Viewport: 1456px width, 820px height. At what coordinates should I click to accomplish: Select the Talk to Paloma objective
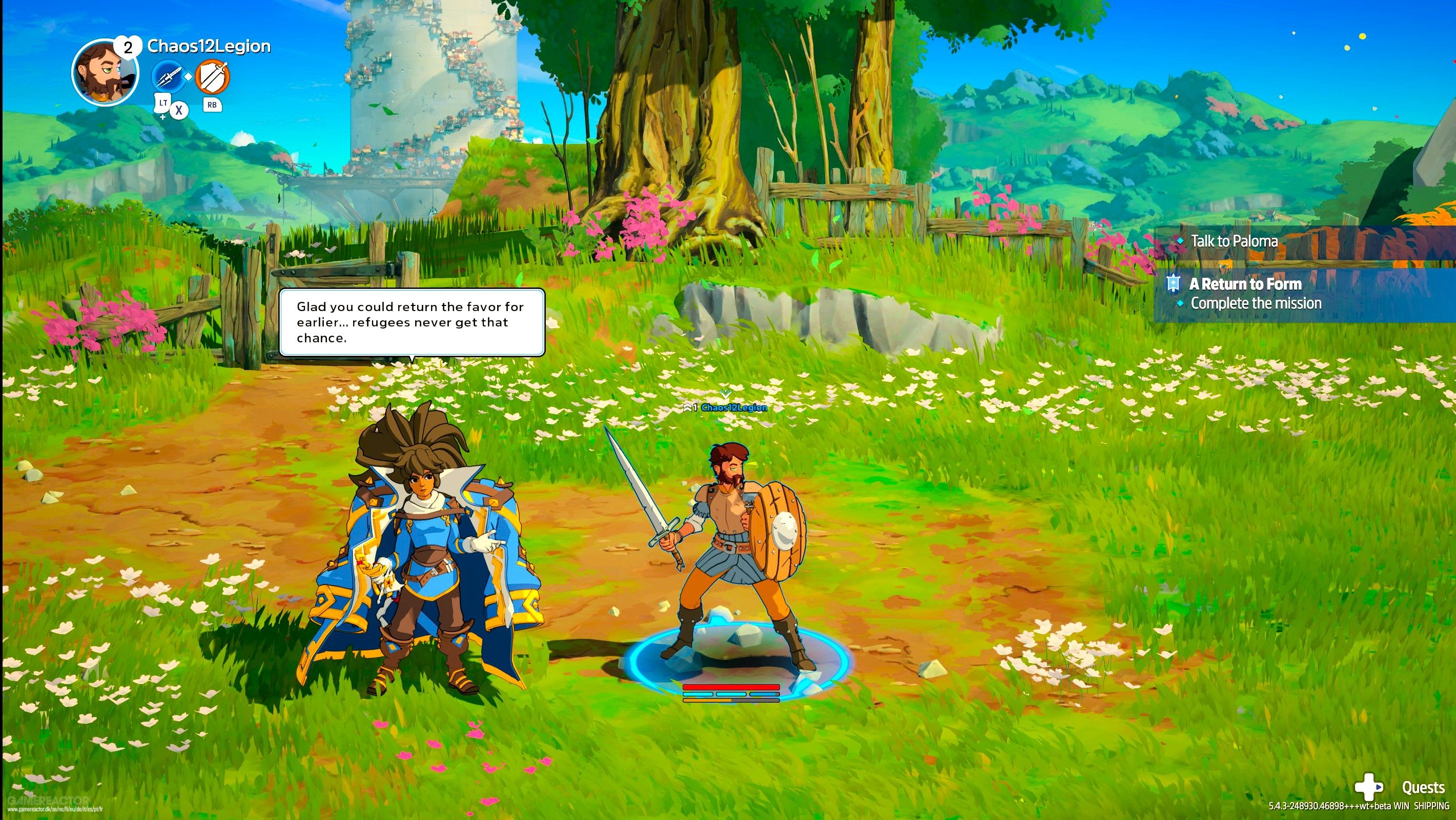(x=1234, y=242)
